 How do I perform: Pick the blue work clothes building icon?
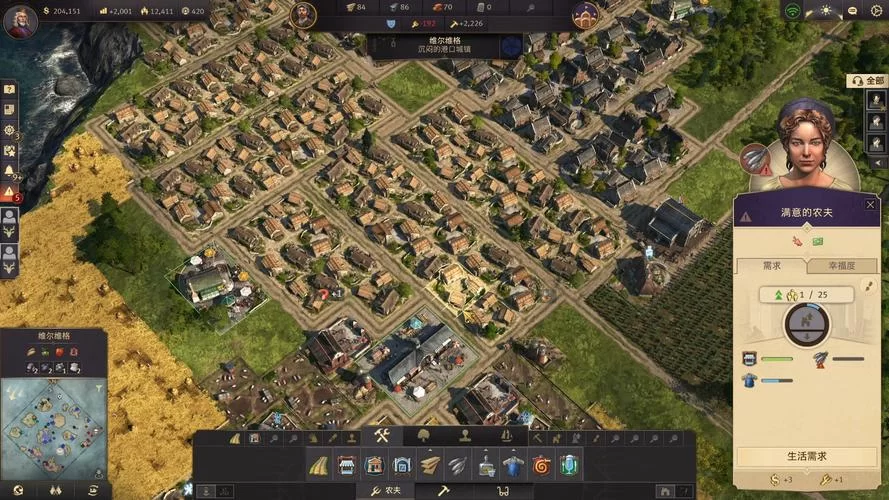coord(513,465)
